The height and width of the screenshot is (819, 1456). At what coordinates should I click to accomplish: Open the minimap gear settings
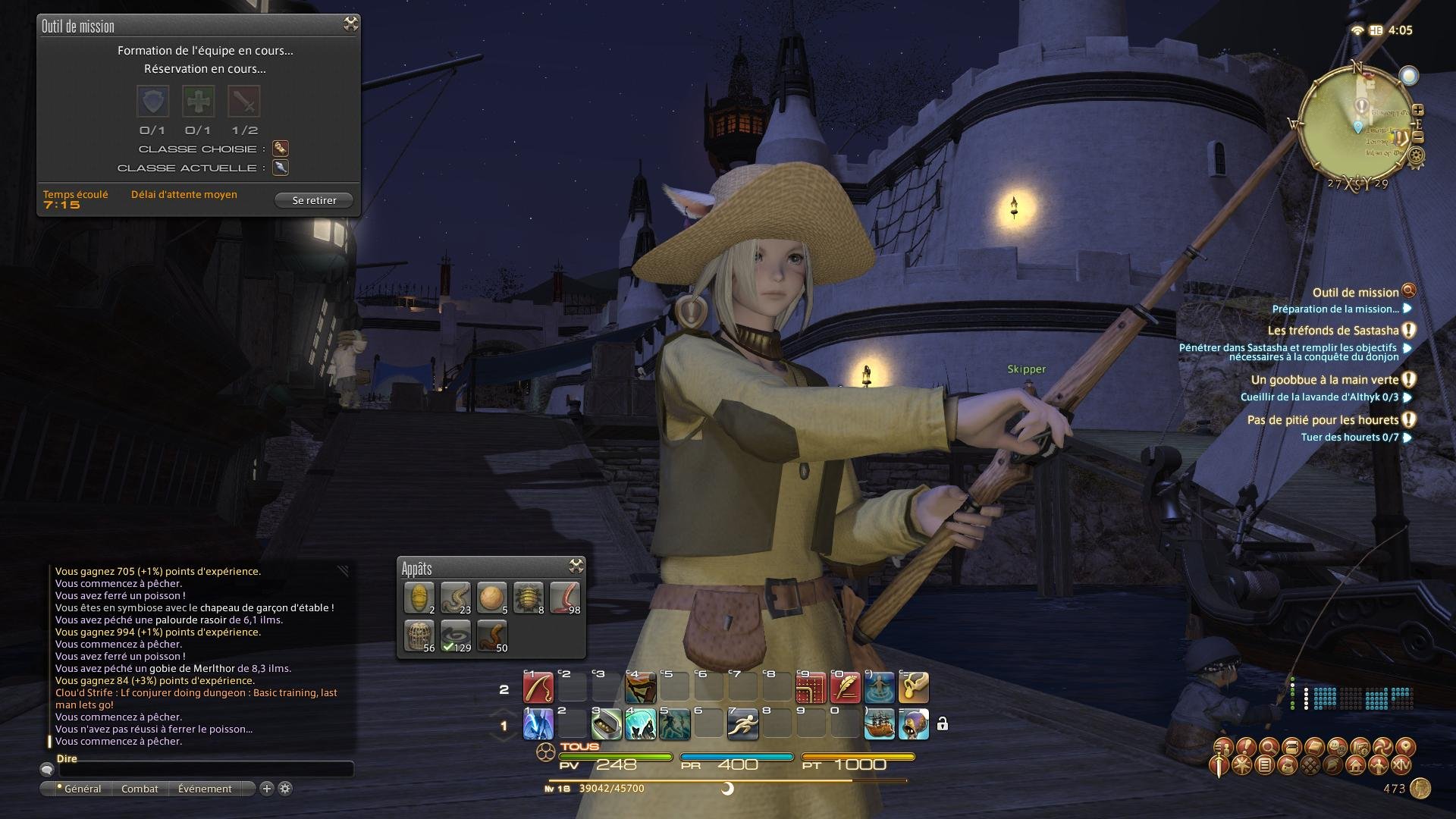1416,156
